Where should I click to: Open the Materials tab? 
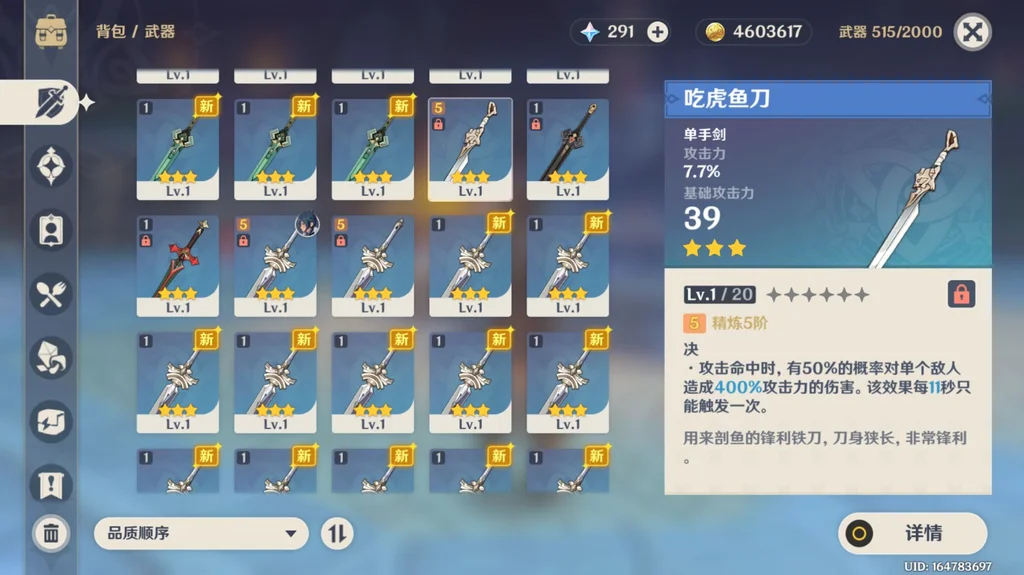tap(52, 356)
